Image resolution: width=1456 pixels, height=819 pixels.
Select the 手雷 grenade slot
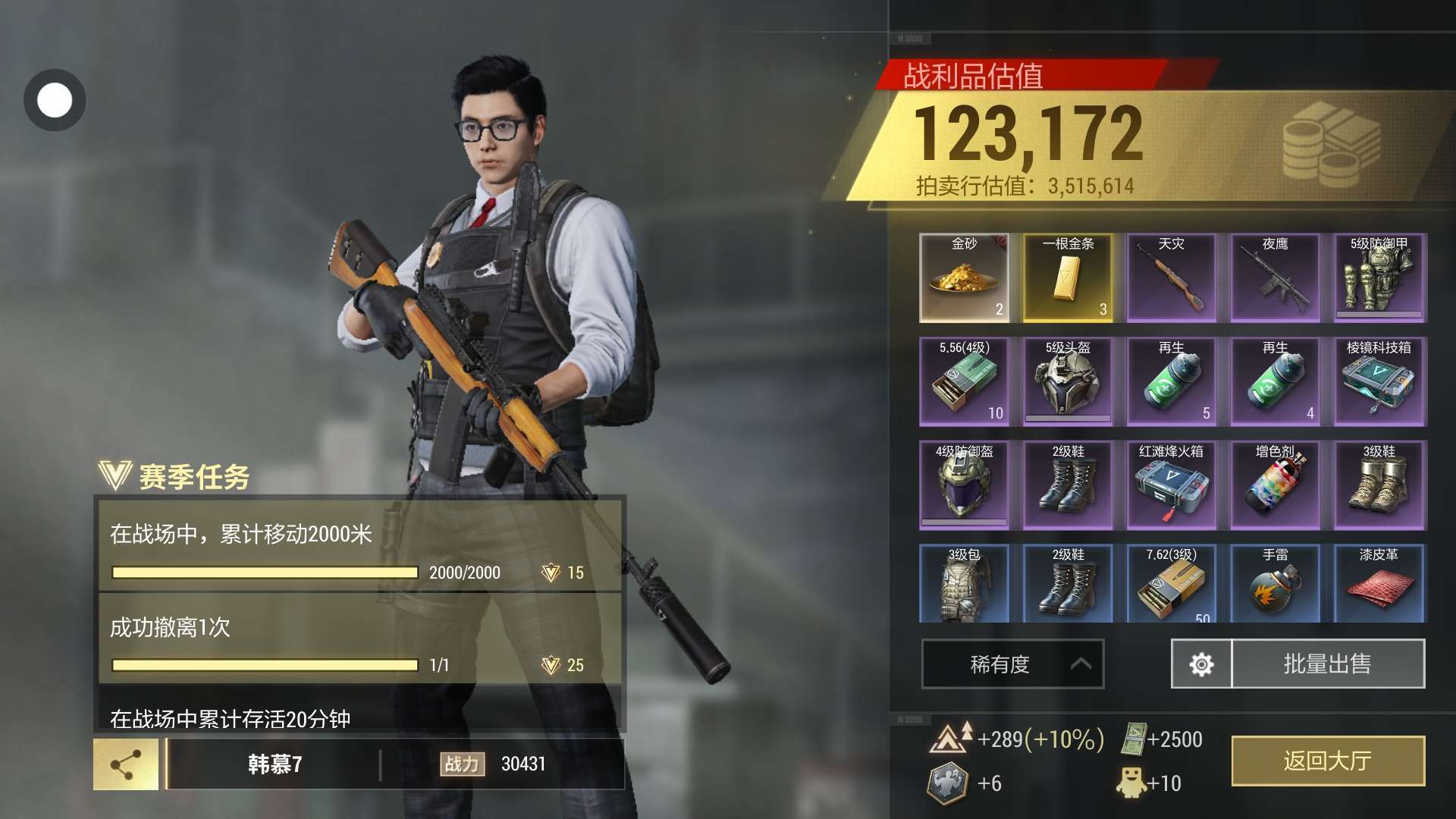coord(1276,584)
